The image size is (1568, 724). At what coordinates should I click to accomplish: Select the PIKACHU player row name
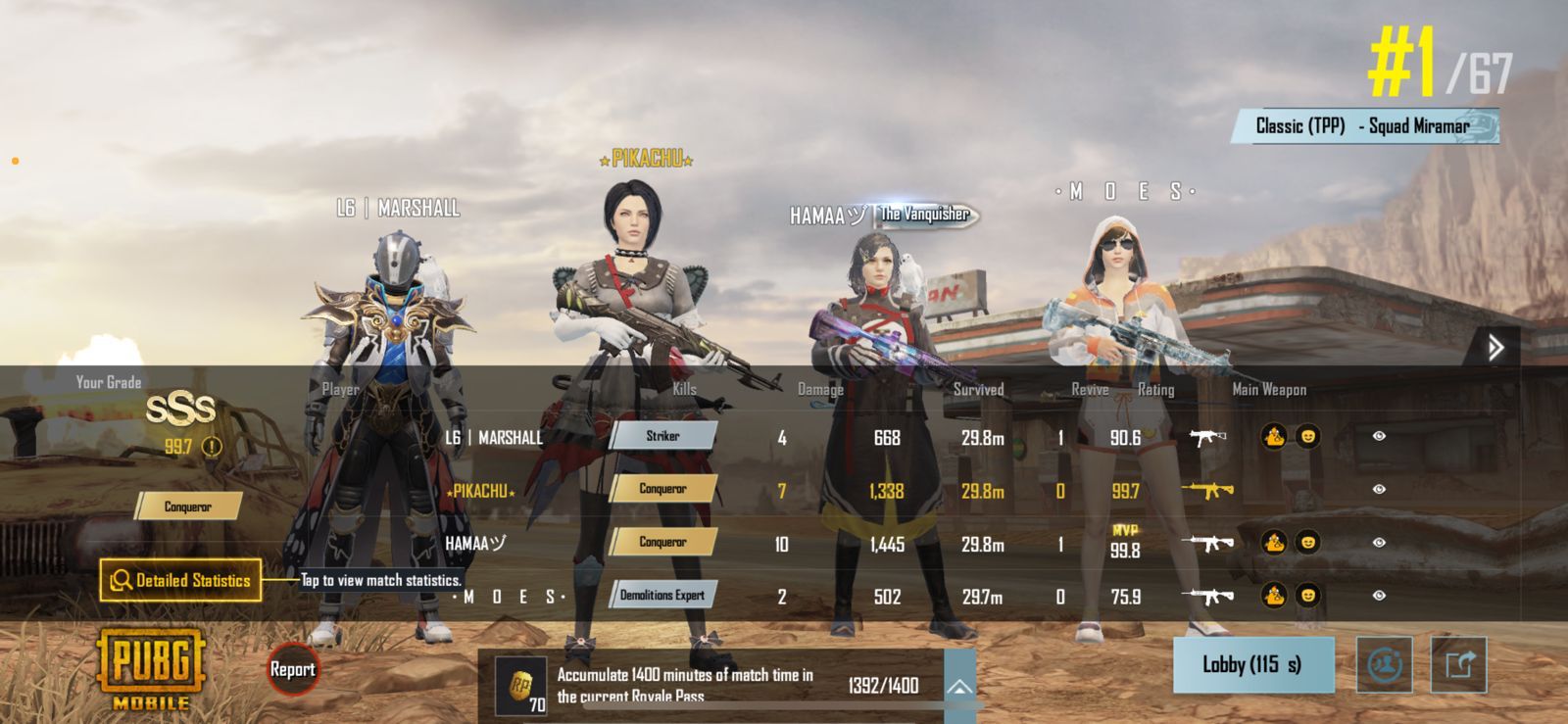pyautogui.click(x=480, y=491)
